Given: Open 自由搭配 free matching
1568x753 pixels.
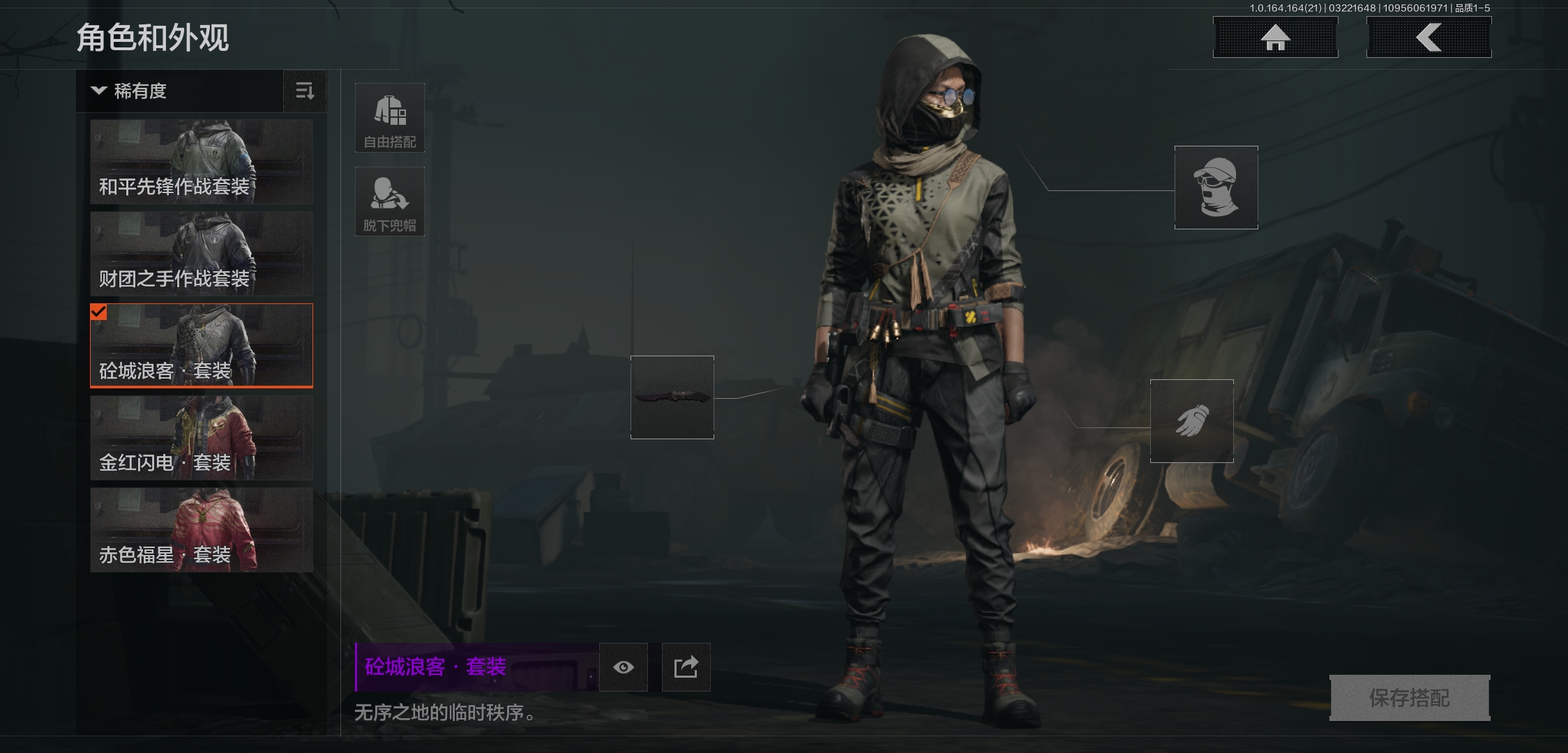Looking at the screenshot, I should [x=390, y=118].
